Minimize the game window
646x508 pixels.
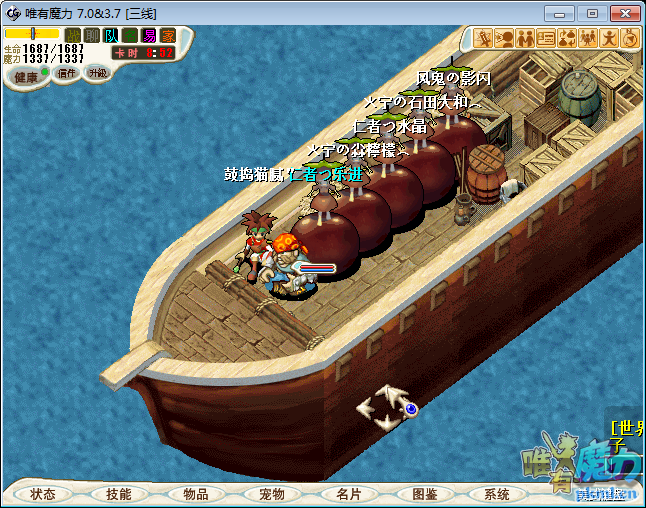(x=561, y=13)
